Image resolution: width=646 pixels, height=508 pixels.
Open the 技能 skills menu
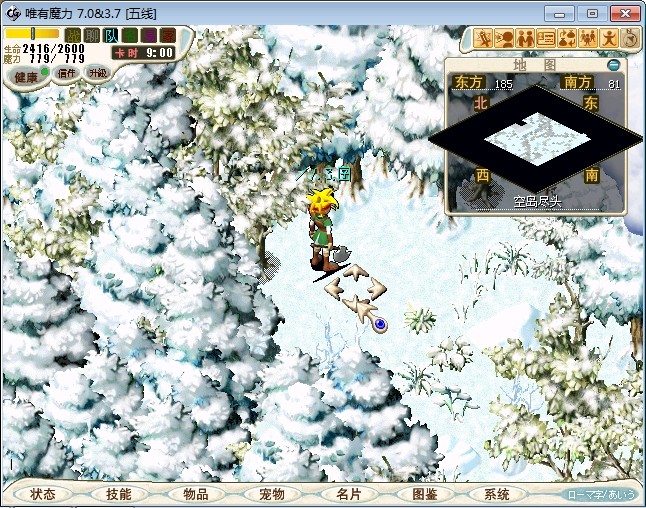[x=118, y=494]
